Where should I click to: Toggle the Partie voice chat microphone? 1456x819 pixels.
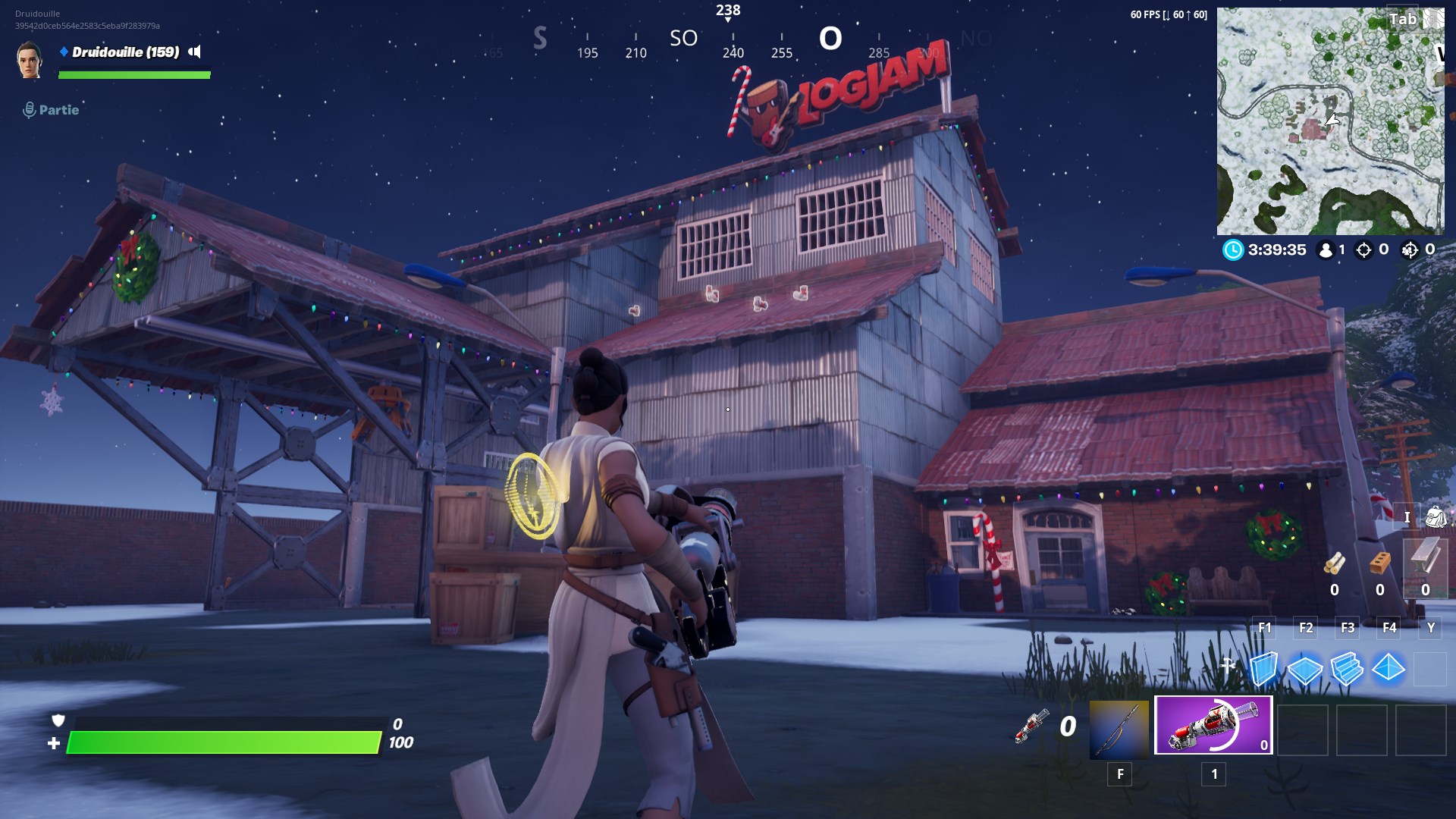[28, 108]
